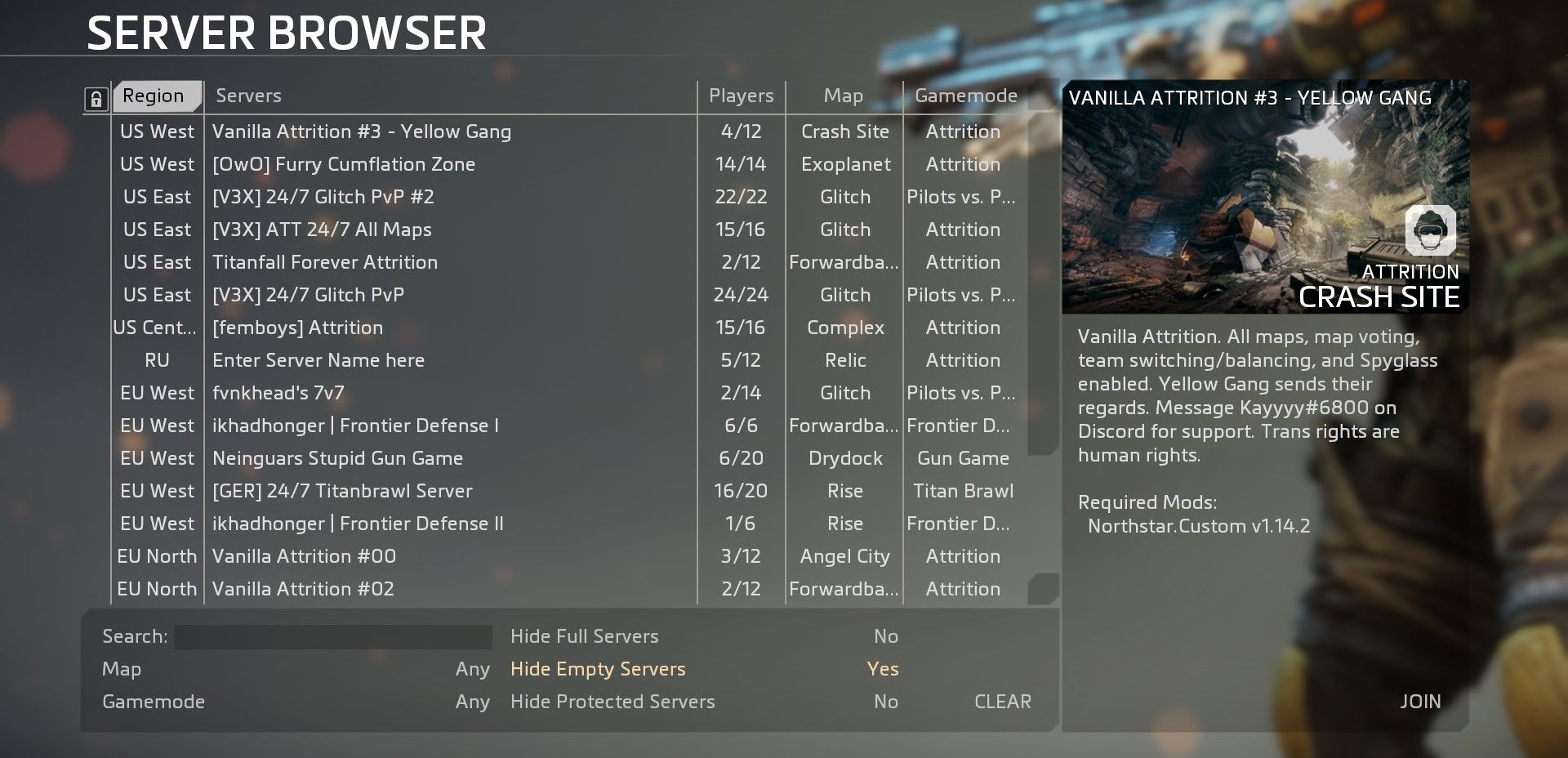This screenshot has width=1568, height=758.
Task: Change the Map filter from Any
Action: pos(472,669)
